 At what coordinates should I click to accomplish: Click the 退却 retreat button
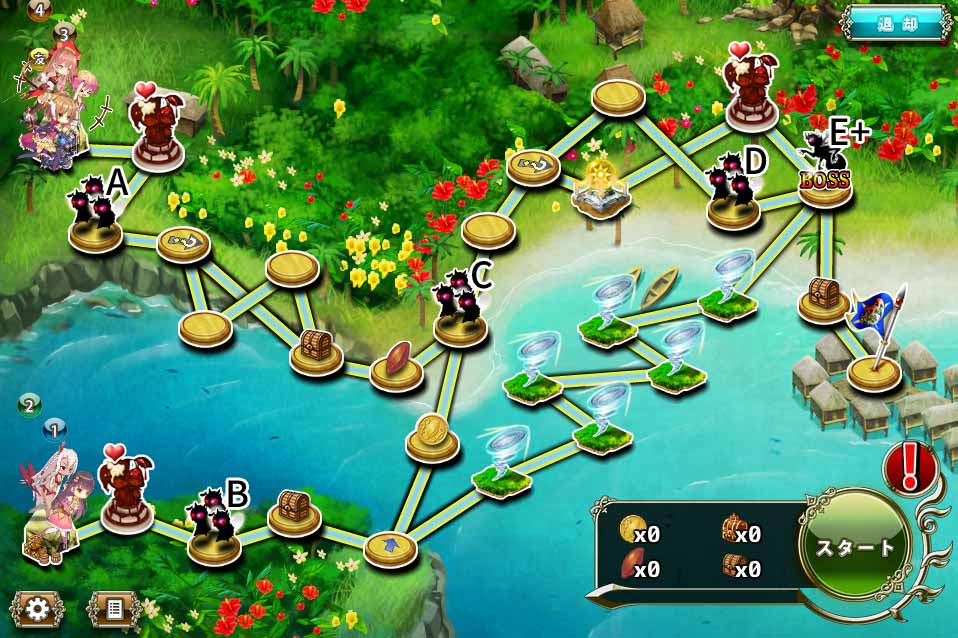point(895,24)
